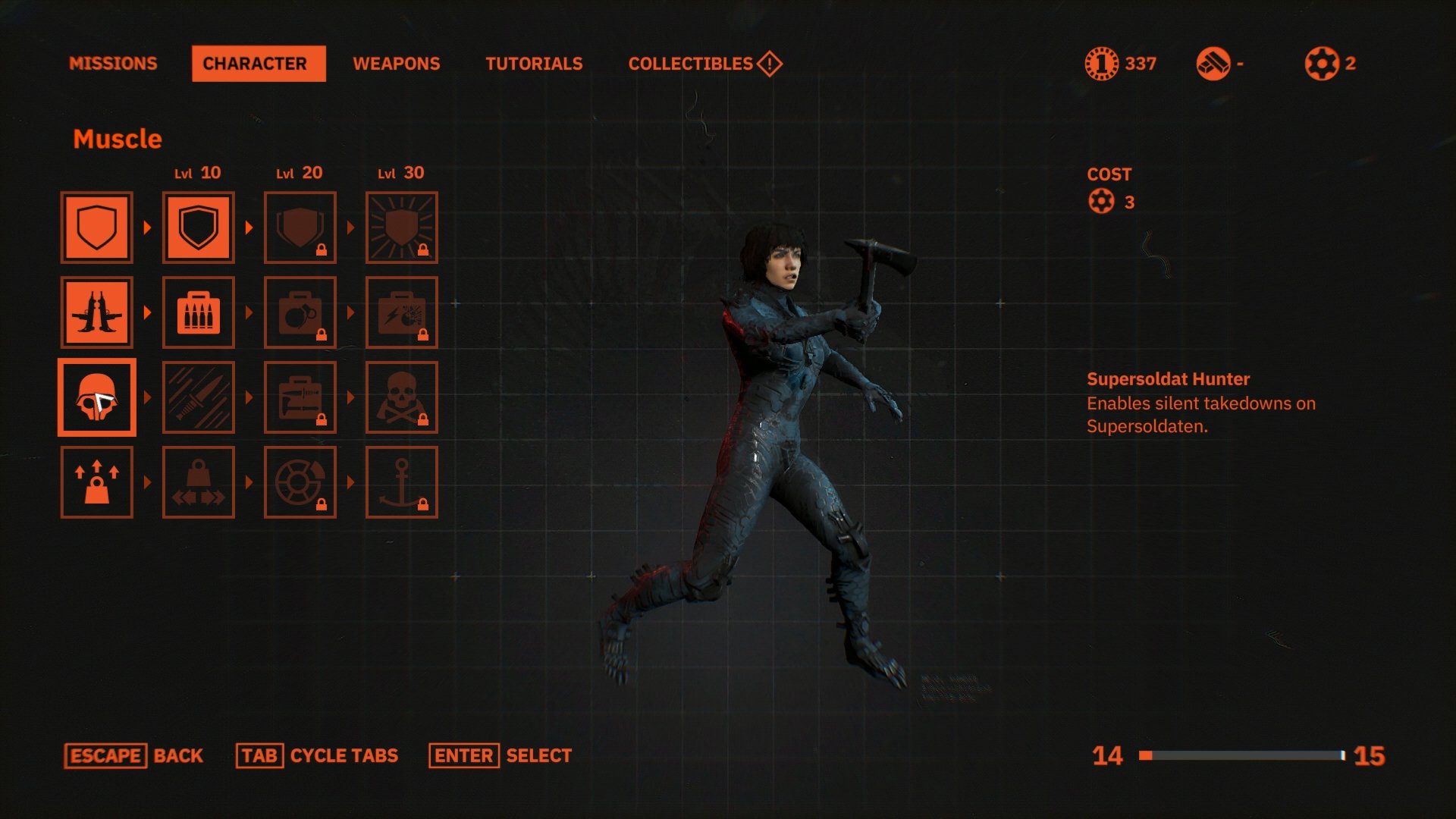Click the Lvl 10 ammo box upgrade
This screenshot has width=1456, height=819.
(x=198, y=312)
